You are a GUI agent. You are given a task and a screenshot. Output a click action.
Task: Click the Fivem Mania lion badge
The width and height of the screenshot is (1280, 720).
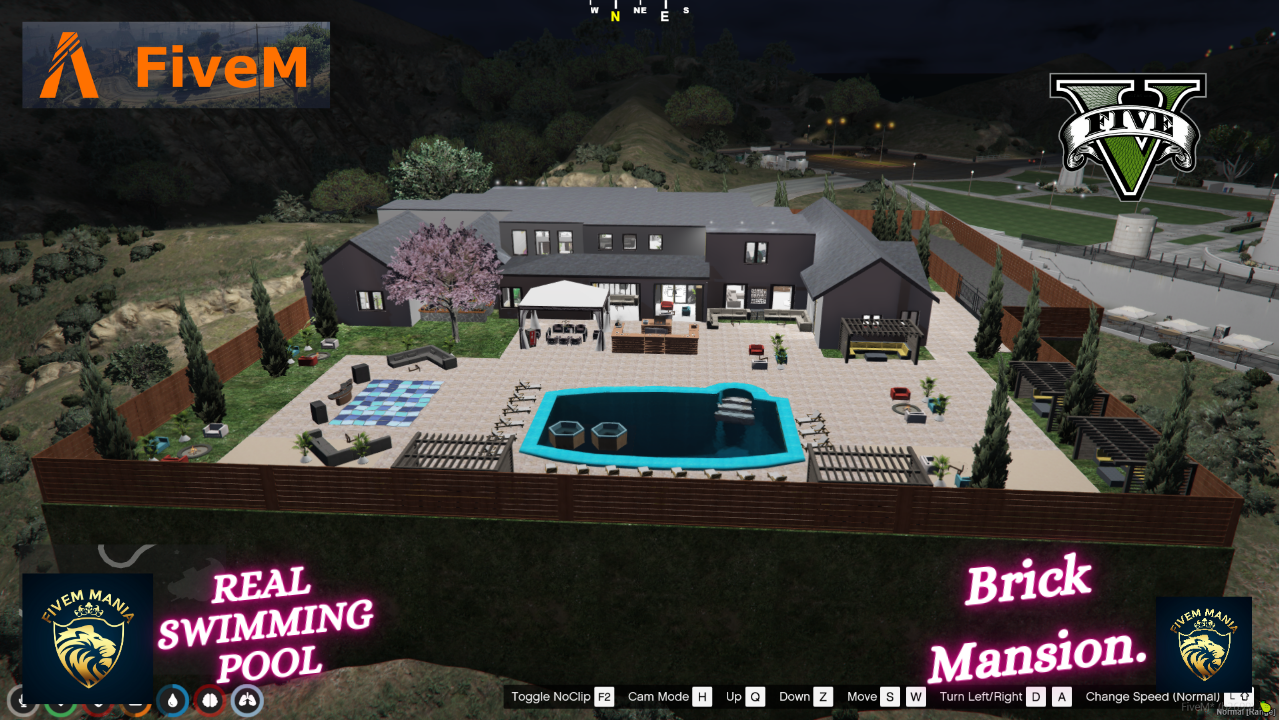pyautogui.click(x=88, y=636)
